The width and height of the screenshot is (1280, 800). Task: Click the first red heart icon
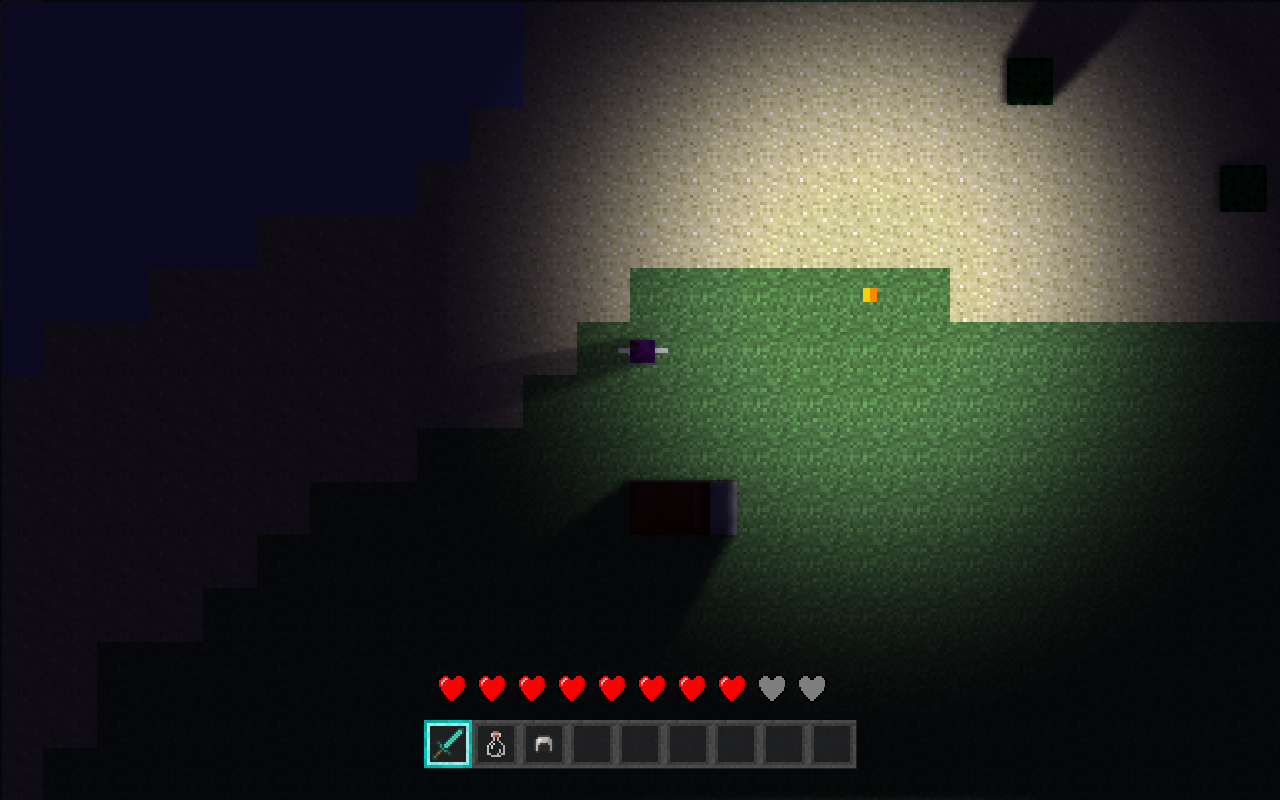tap(451, 688)
